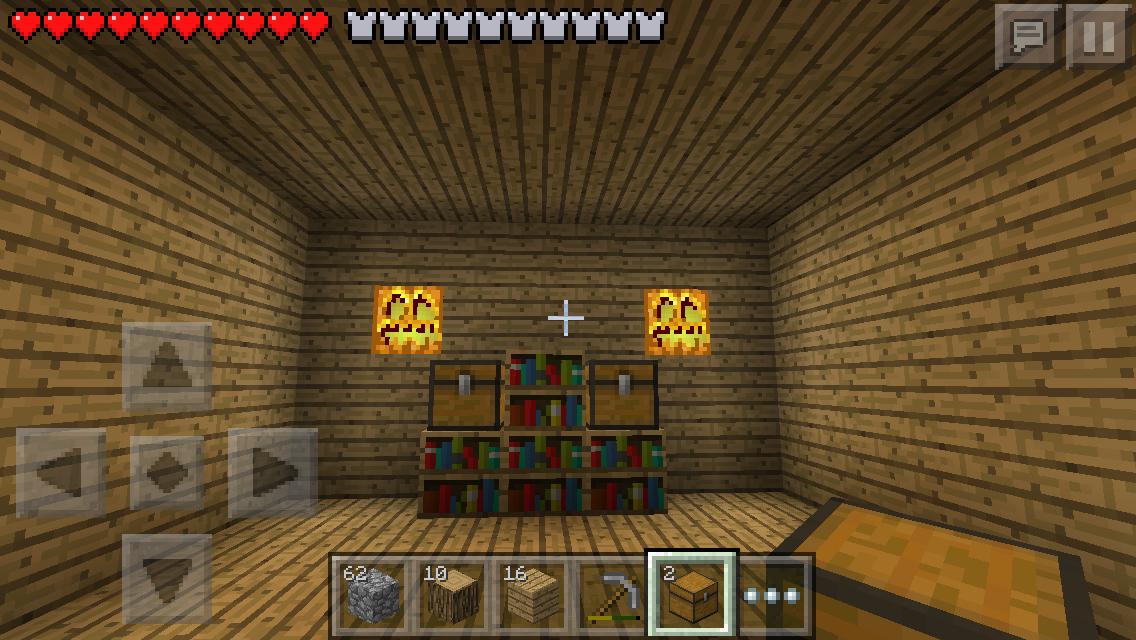Tap the move backward arrow

pos(167,579)
